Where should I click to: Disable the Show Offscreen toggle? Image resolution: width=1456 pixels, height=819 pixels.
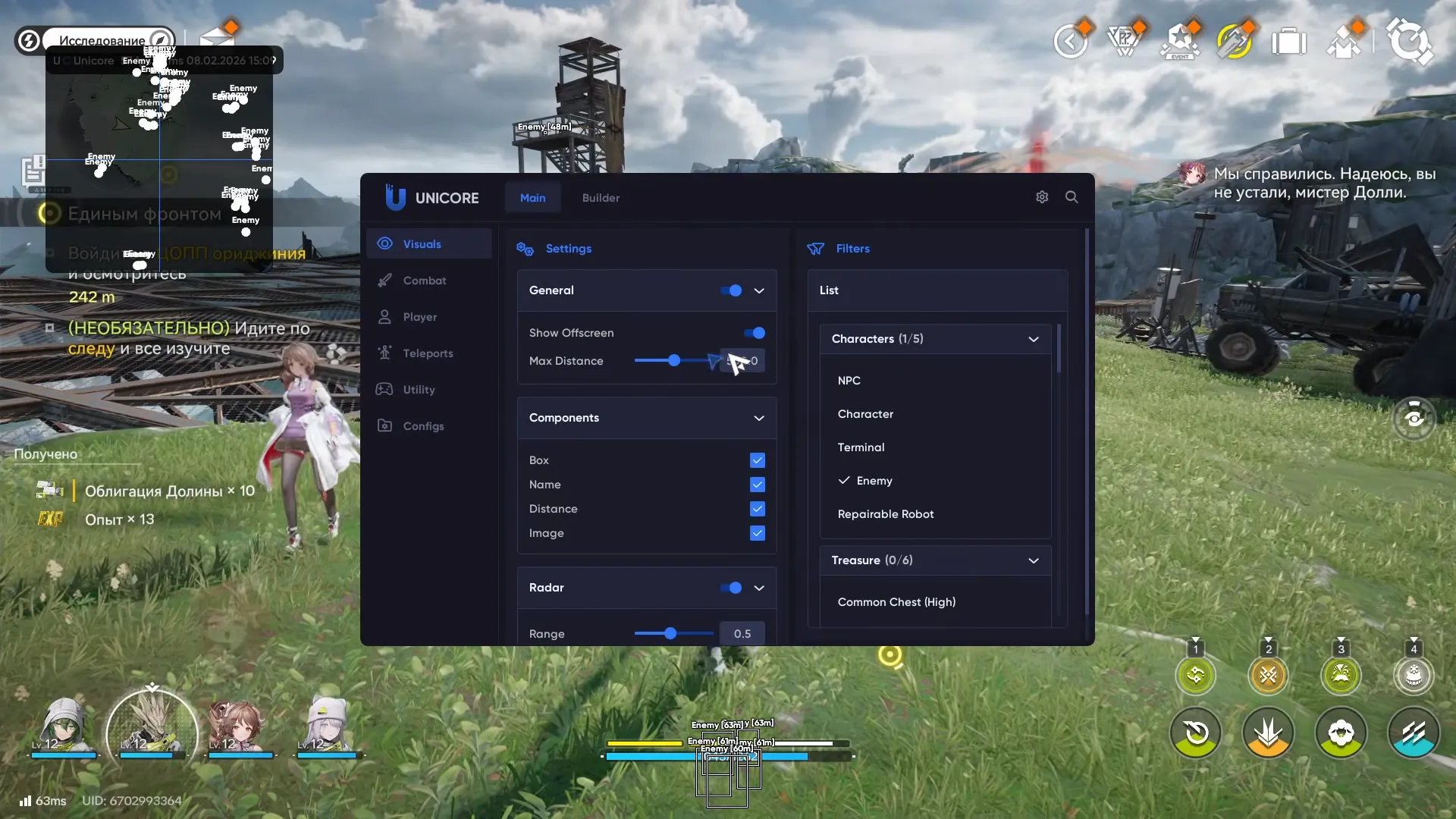pos(755,332)
